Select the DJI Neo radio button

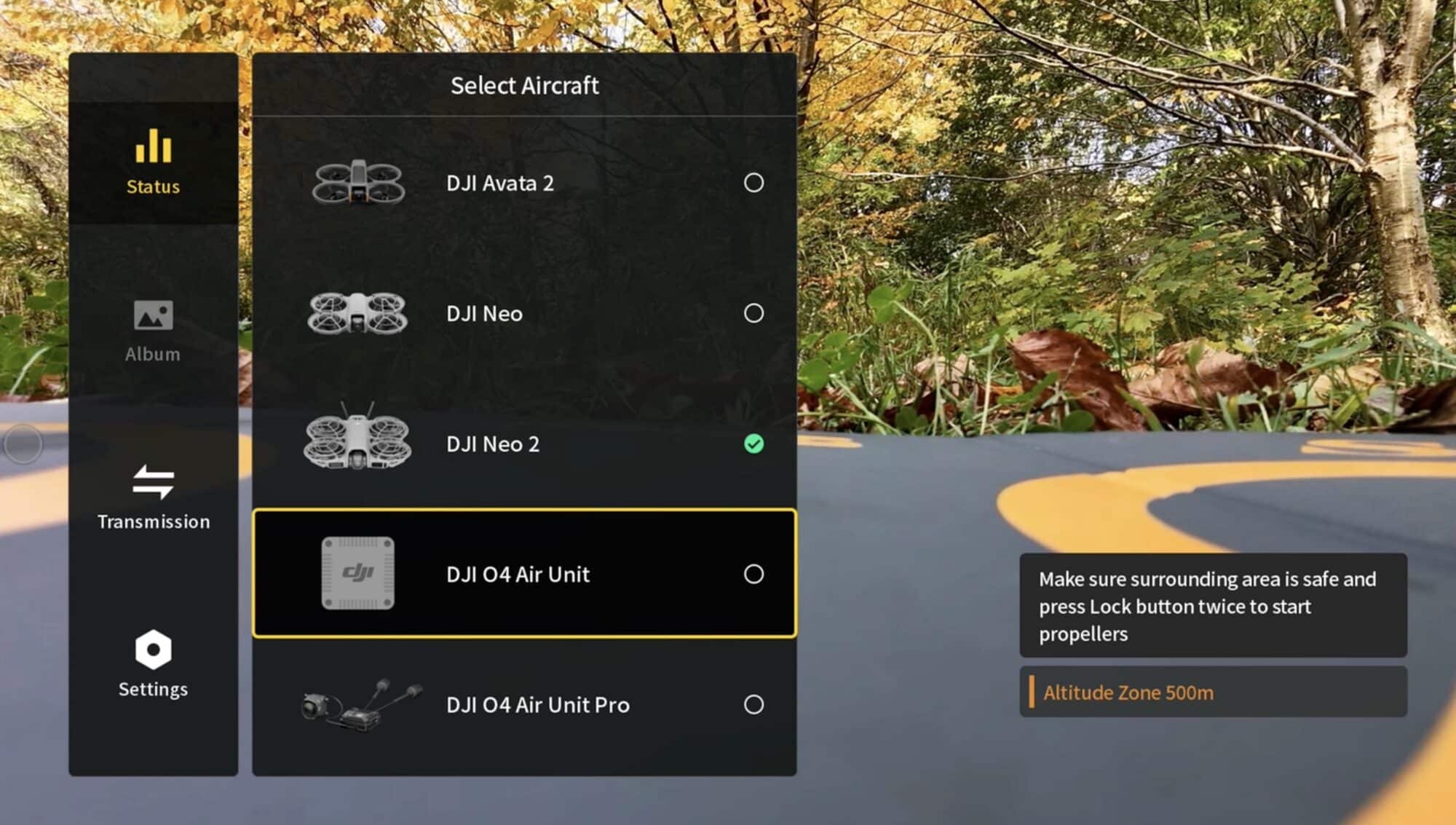pos(754,313)
